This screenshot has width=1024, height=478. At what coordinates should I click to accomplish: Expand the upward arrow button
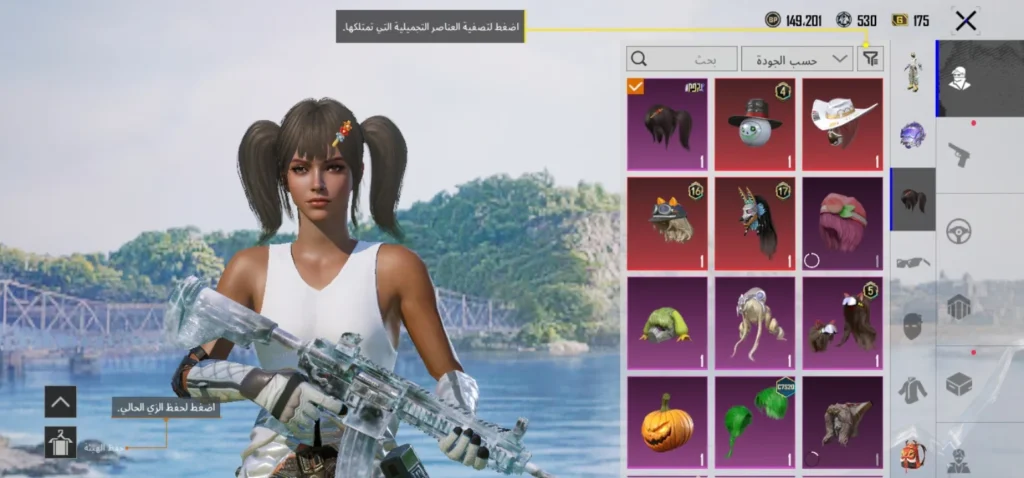click(x=60, y=402)
